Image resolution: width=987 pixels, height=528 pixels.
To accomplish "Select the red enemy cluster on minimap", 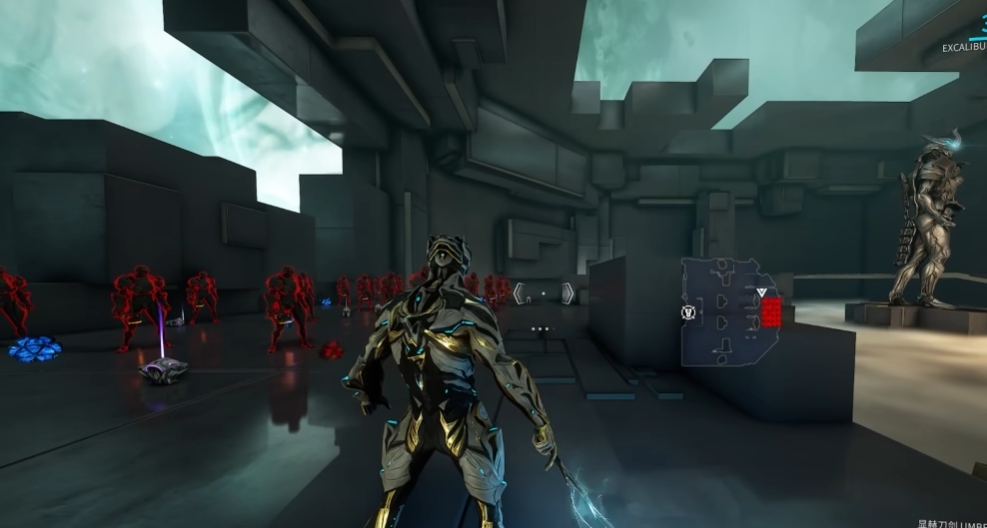I will coord(771,312).
